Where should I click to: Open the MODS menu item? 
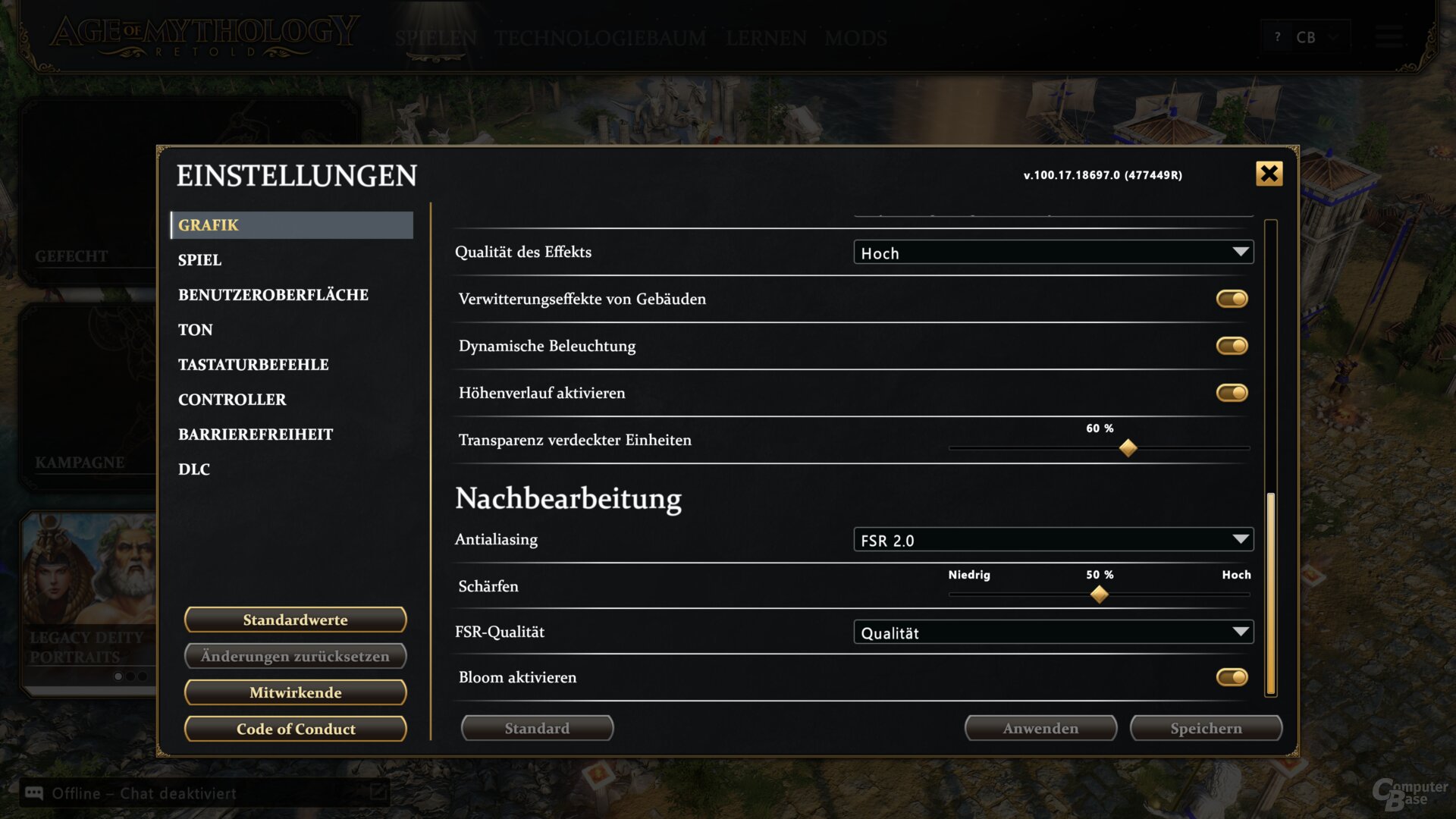pyautogui.click(x=856, y=39)
